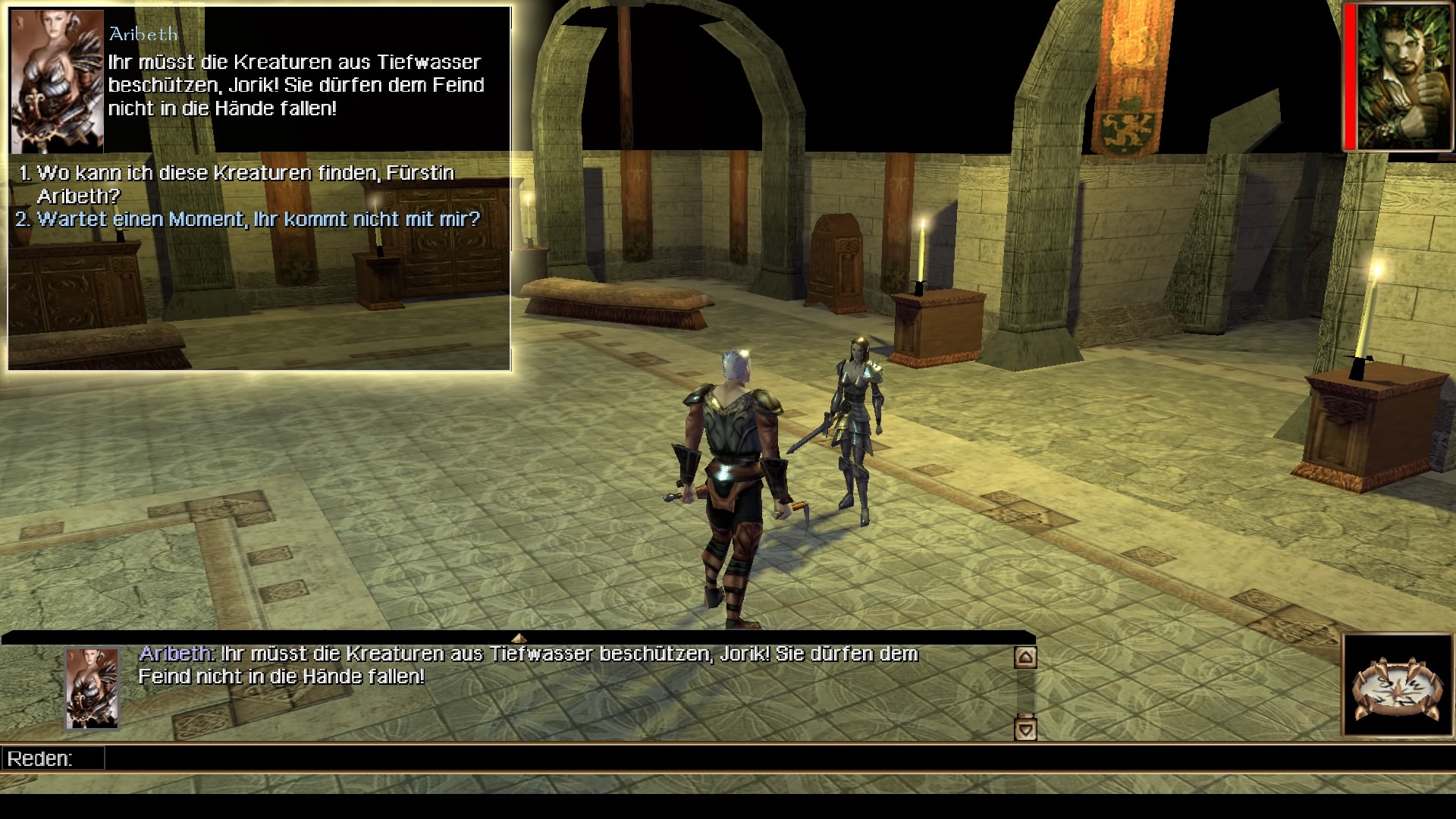
Task: Click the chat log scroll-down arrow
Action: 1025,730
